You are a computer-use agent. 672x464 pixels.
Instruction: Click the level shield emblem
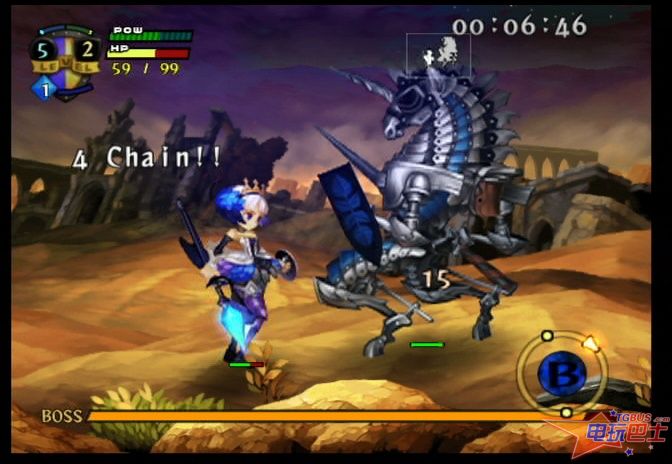65,56
